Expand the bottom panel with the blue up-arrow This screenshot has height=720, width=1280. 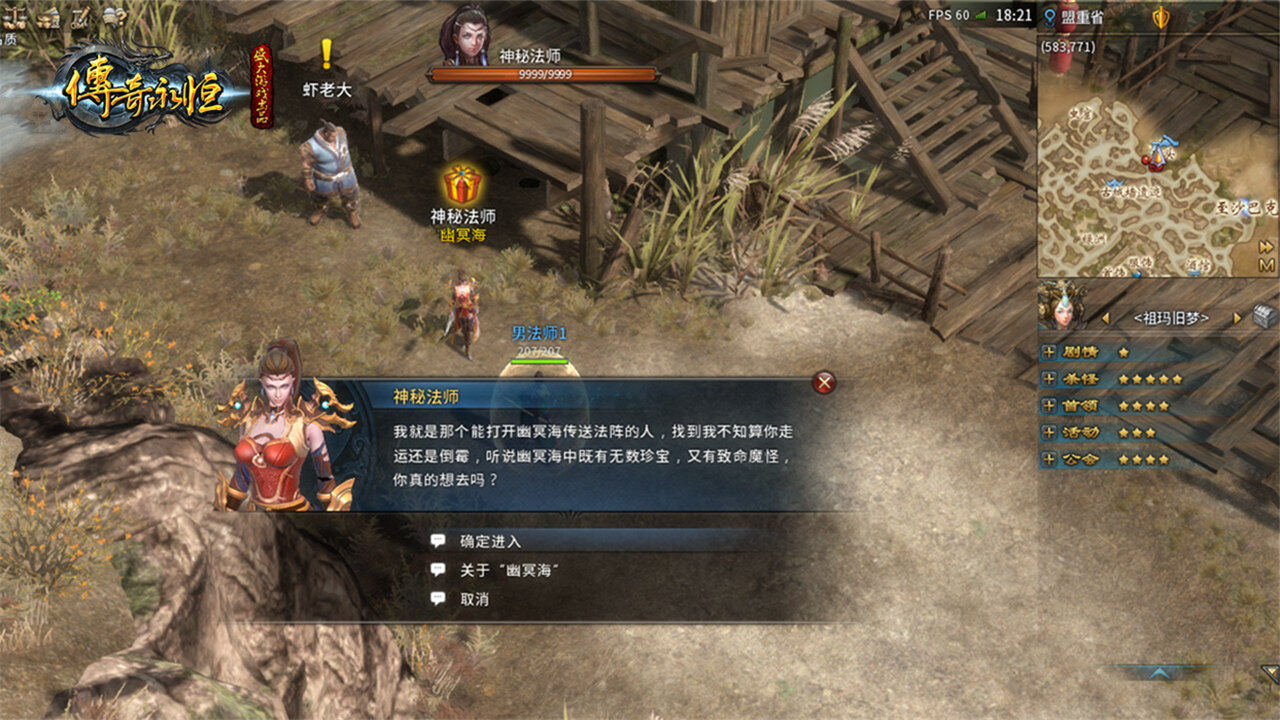(1160, 673)
